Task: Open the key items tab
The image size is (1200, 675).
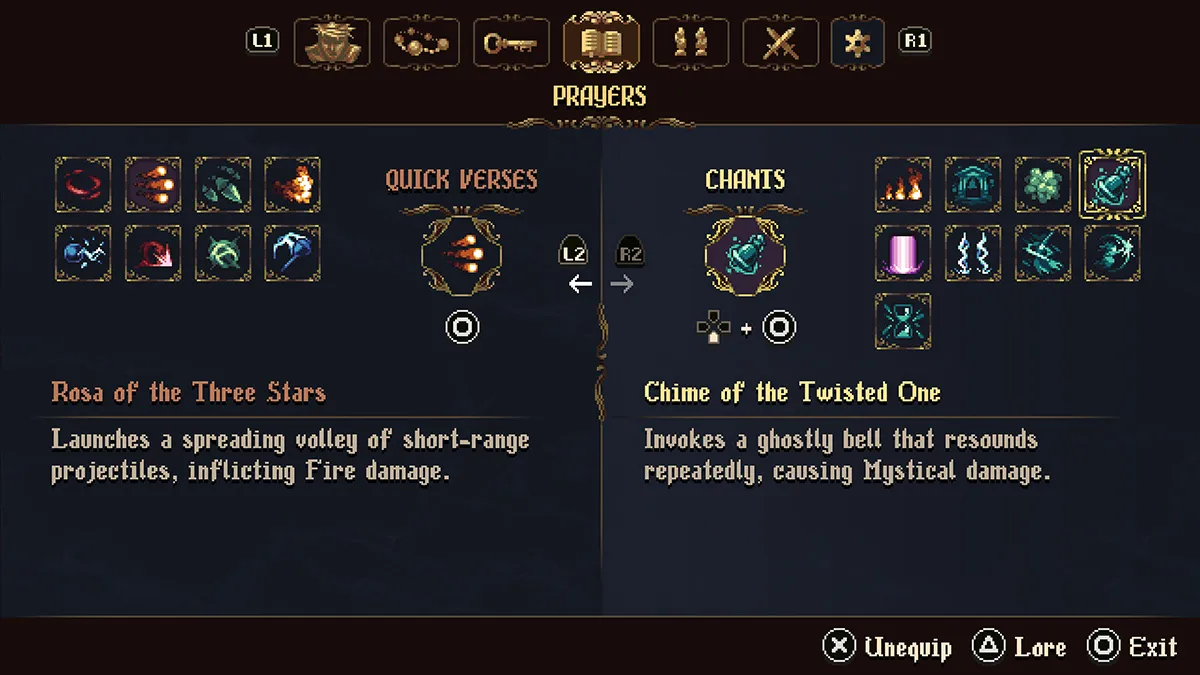Action: pyautogui.click(x=511, y=43)
